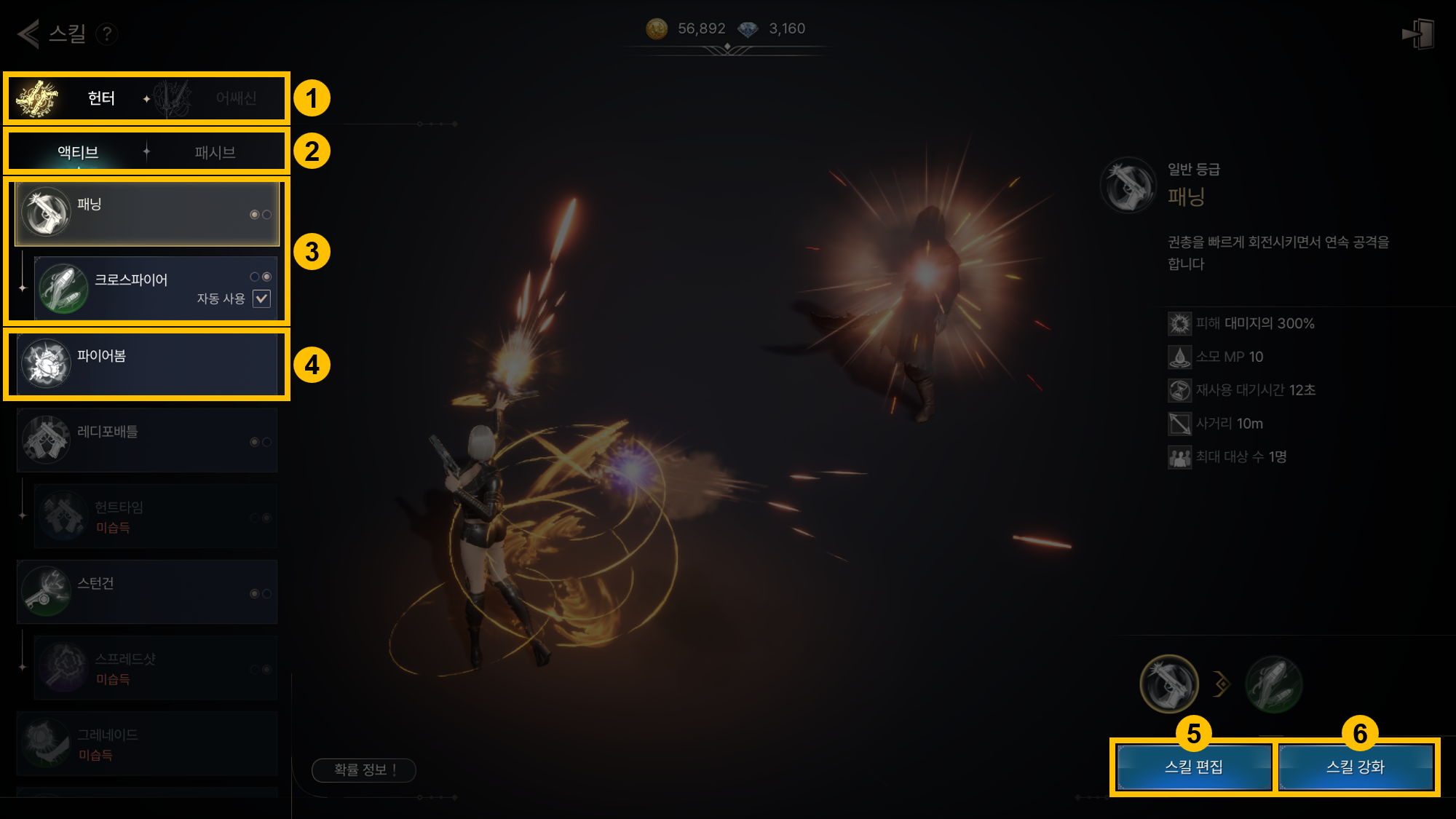Go back using the arrow beside 스킬
This screenshot has height=819, width=1456.
pyautogui.click(x=28, y=33)
